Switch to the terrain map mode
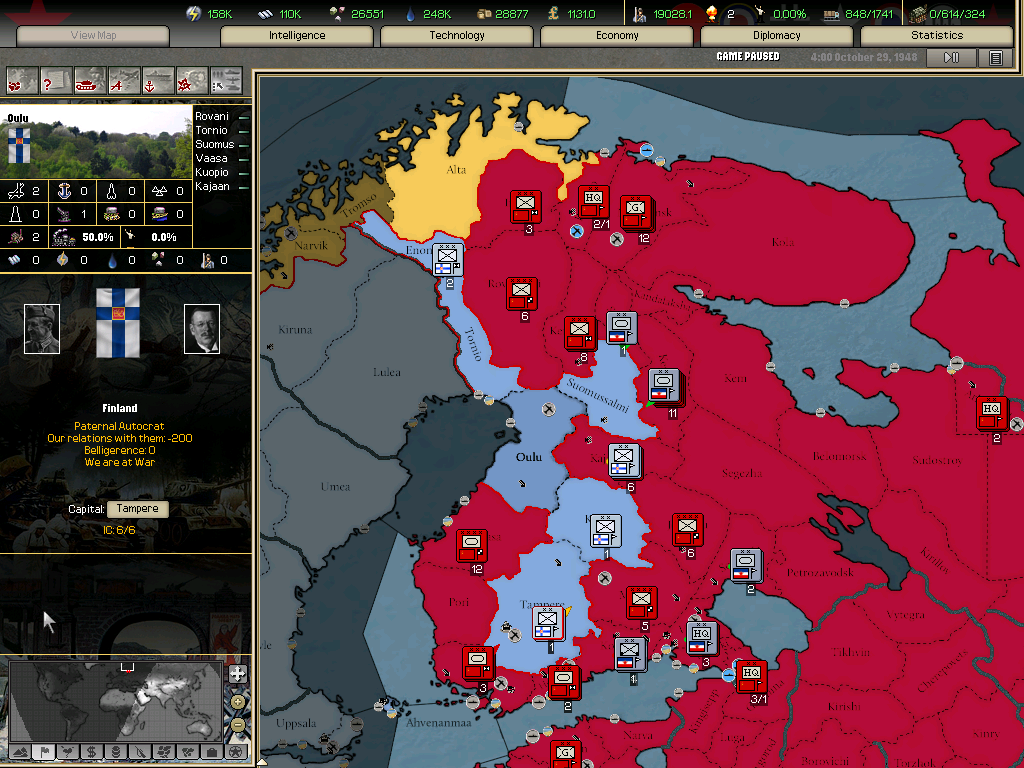The width and height of the screenshot is (1024, 768). click(20, 752)
